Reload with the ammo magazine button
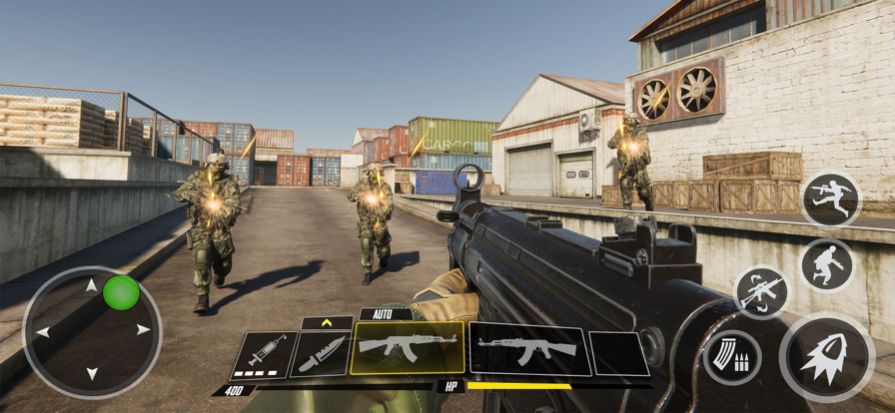Screen dimensions: 895x413 point(732,357)
